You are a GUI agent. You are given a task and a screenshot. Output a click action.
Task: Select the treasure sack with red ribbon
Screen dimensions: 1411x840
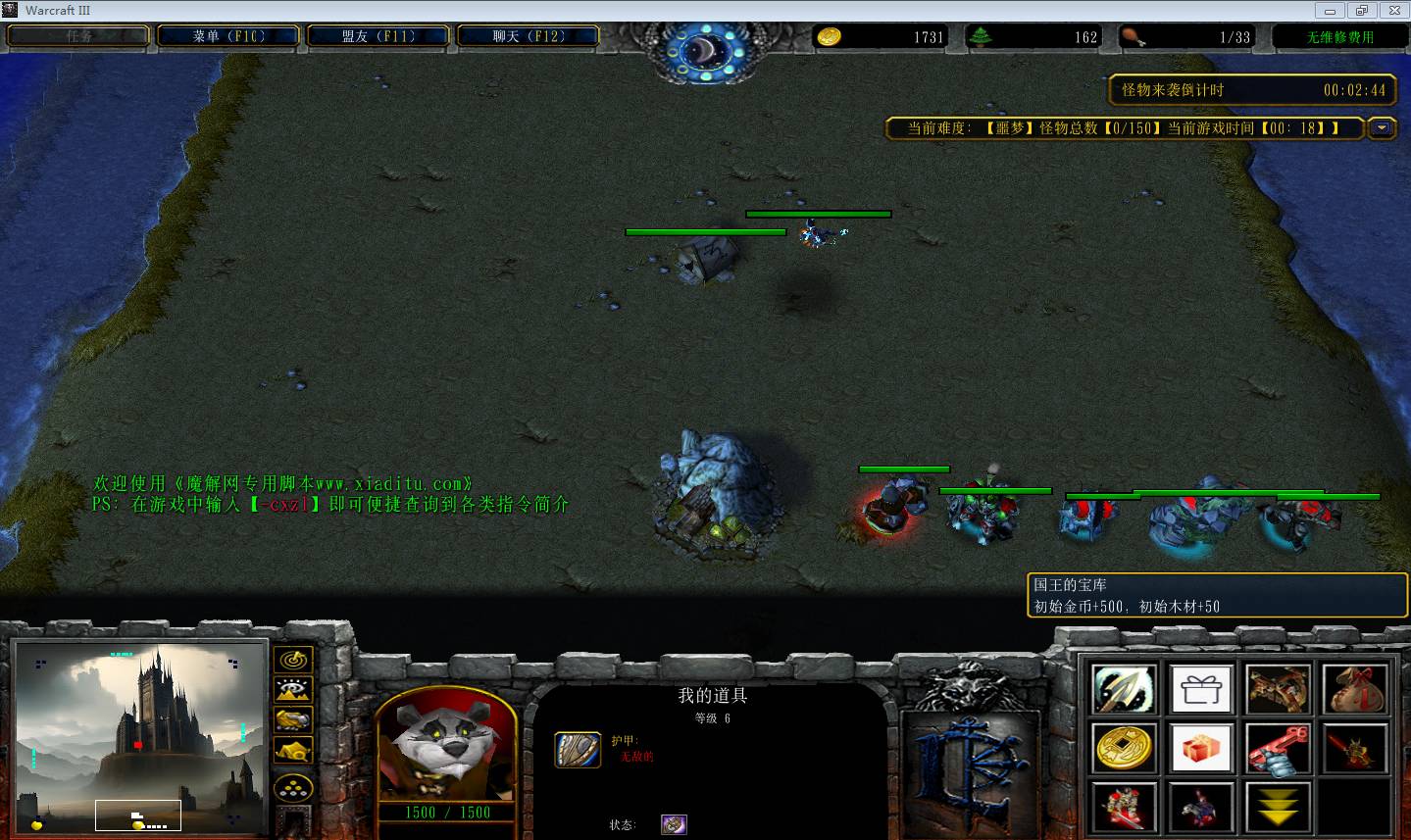tap(1355, 690)
